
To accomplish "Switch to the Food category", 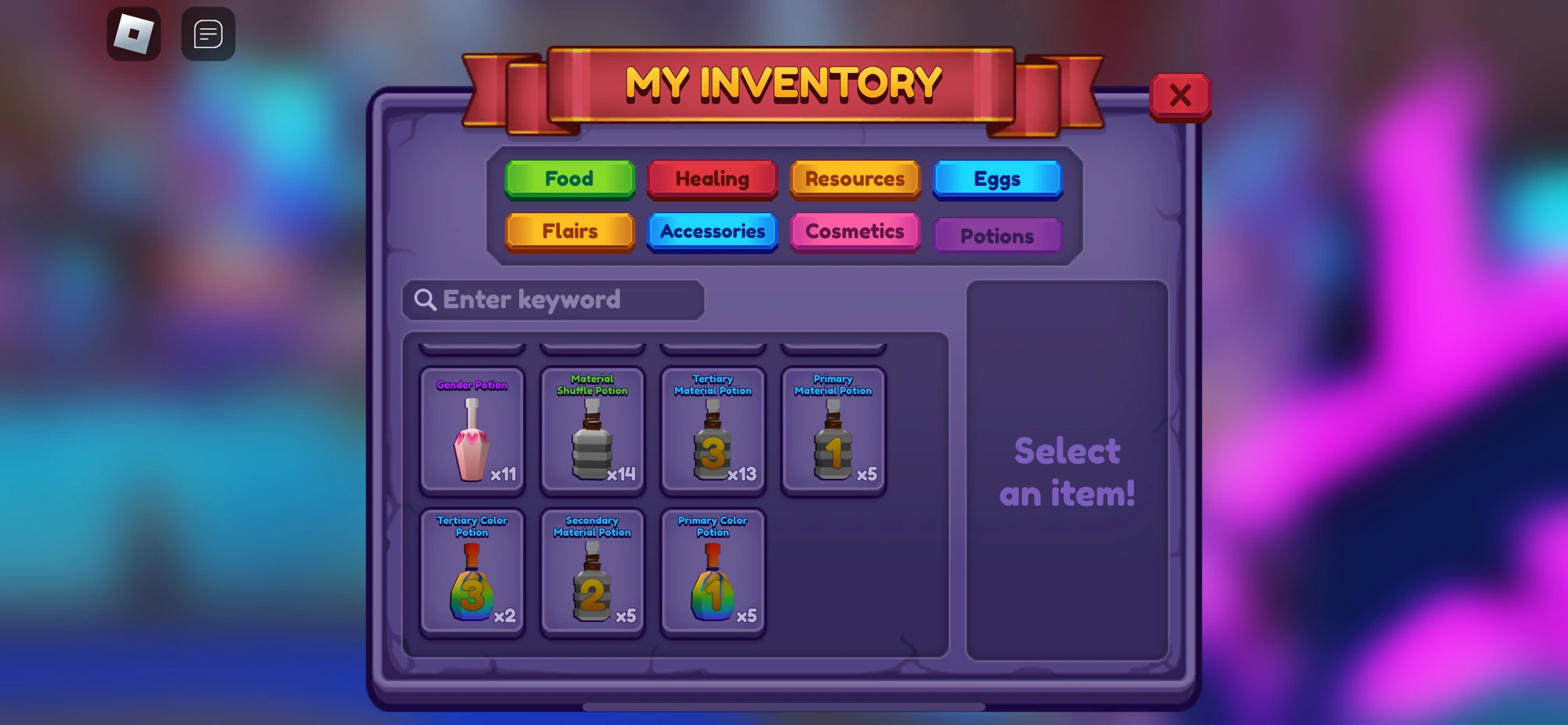I will 569,179.
